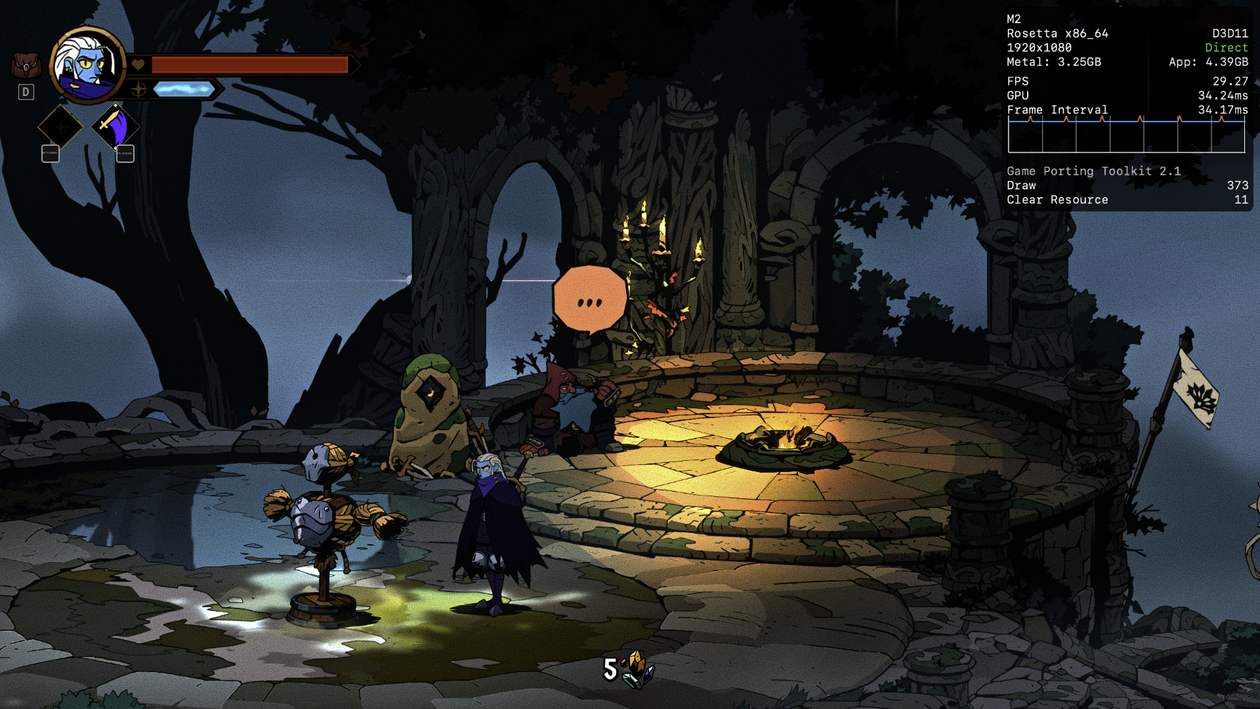Click the orange speech bubble with ellipsis
Viewport: 1260px width, 709px height.
(589, 299)
